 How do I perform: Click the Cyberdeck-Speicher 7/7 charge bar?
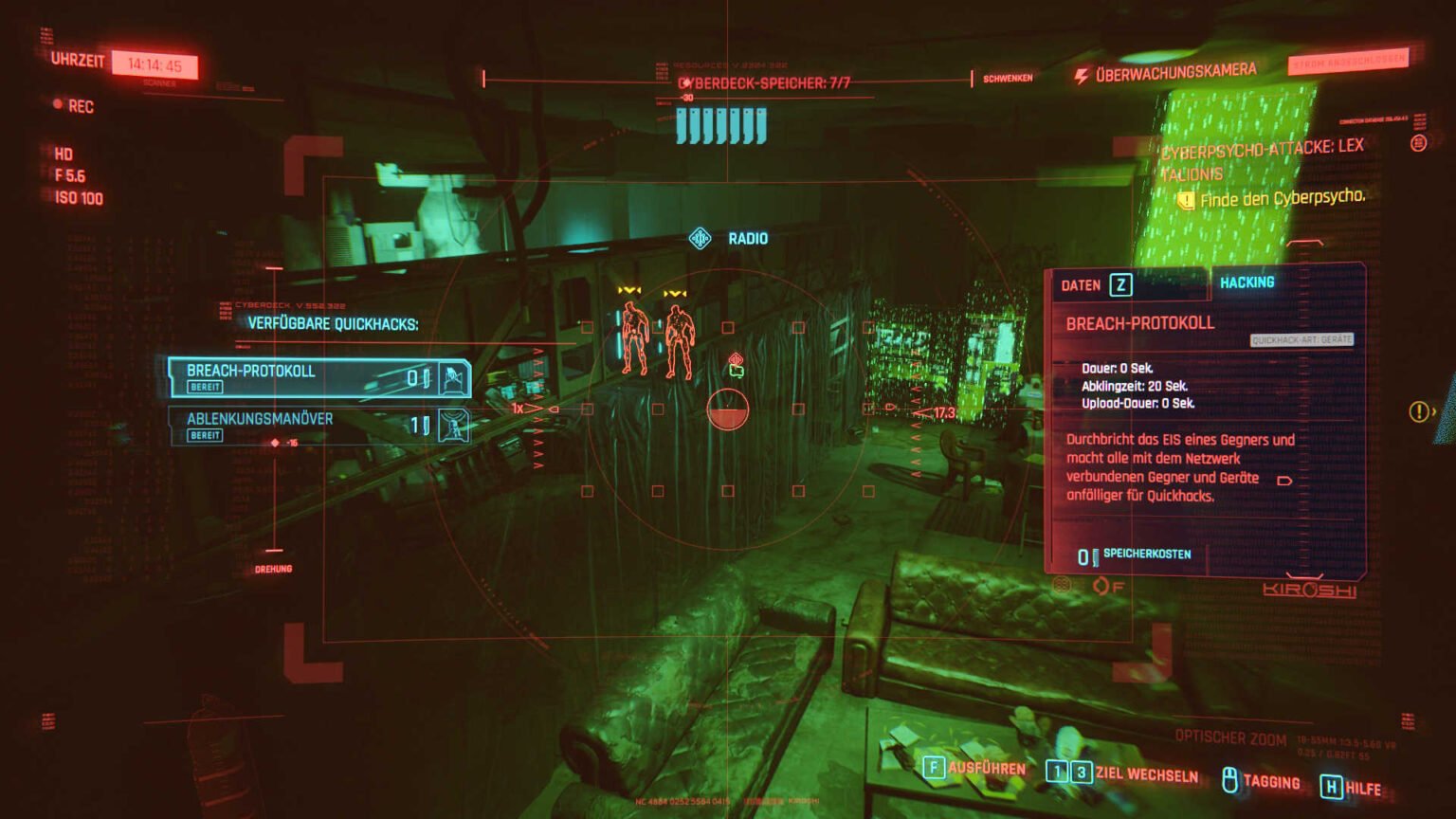[x=719, y=119]
